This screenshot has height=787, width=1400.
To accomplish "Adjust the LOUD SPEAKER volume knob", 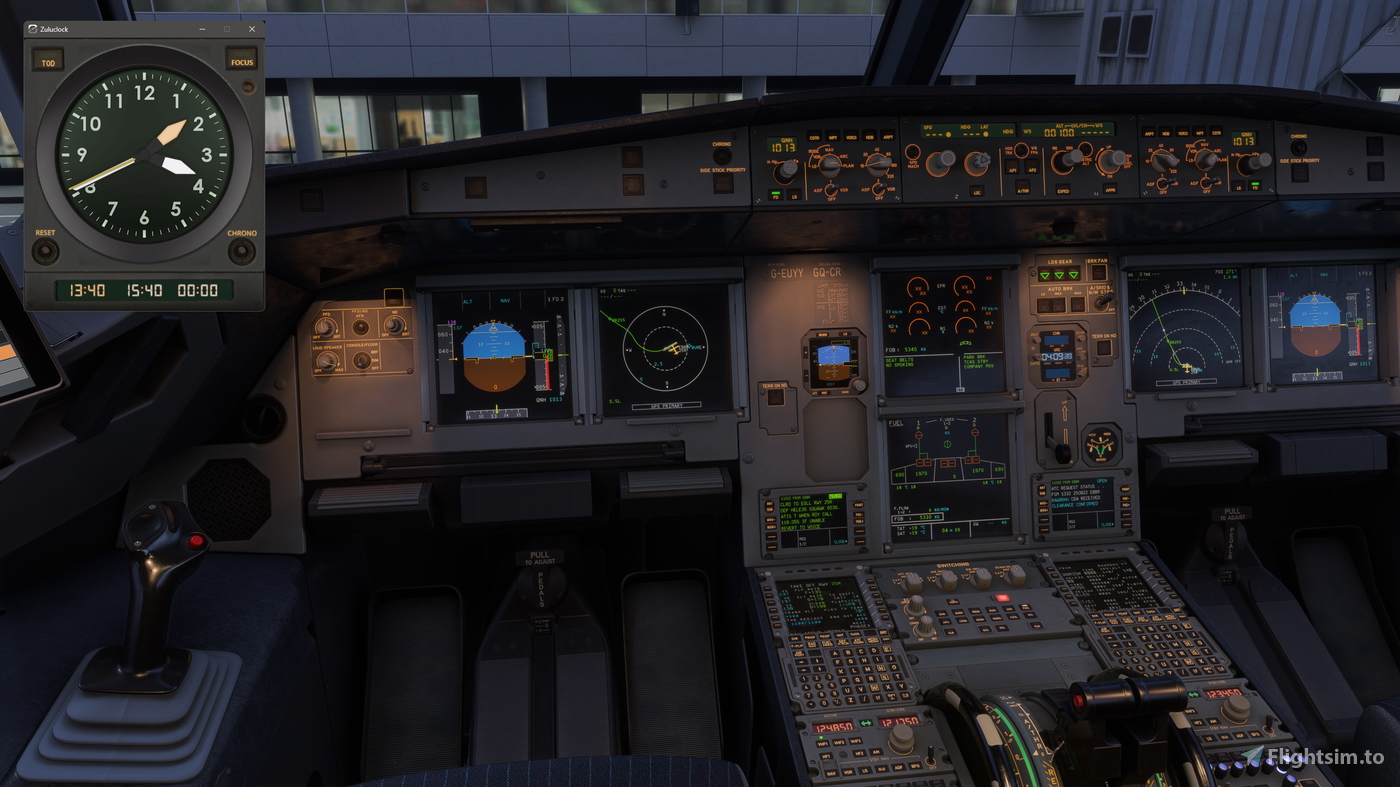I will (327, 361).
